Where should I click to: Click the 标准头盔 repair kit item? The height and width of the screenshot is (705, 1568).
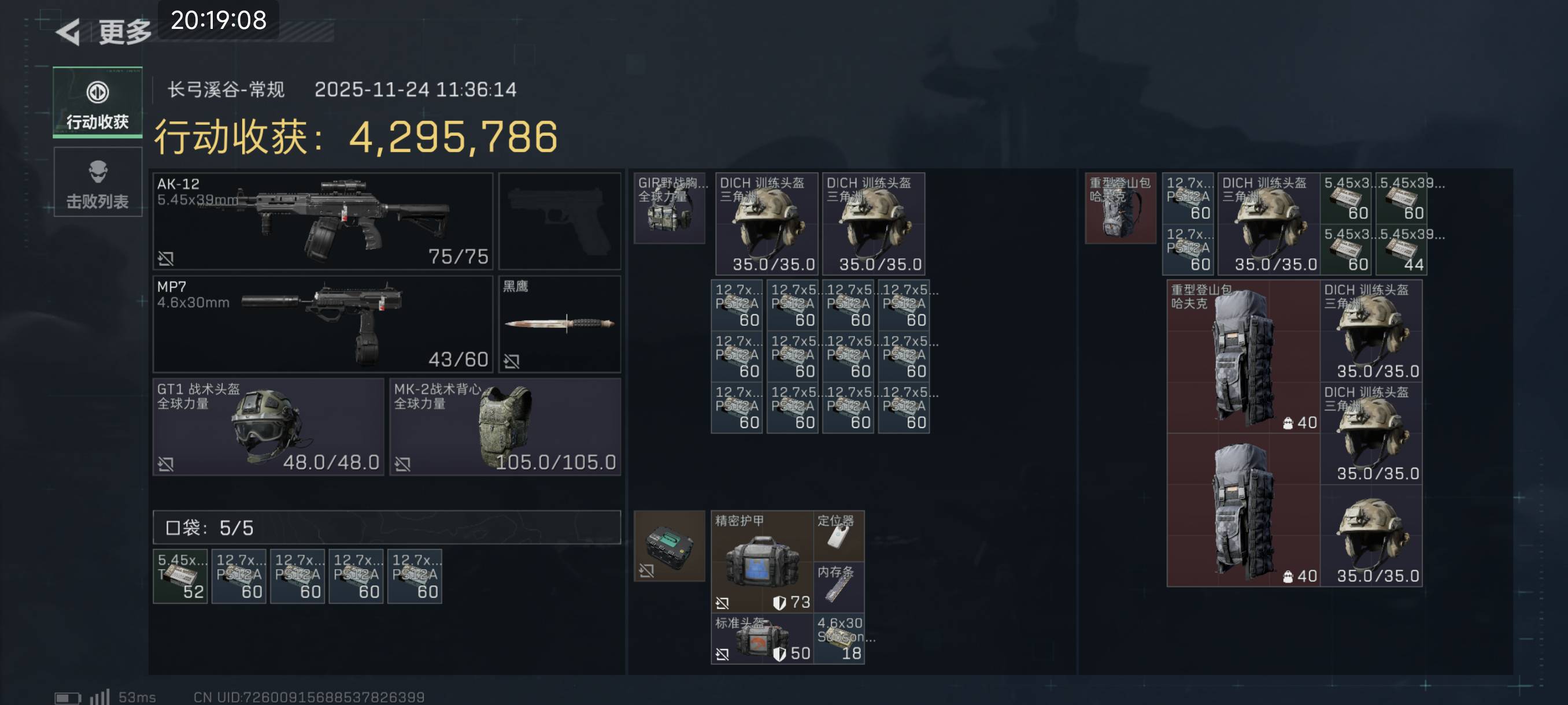(762, 638)
